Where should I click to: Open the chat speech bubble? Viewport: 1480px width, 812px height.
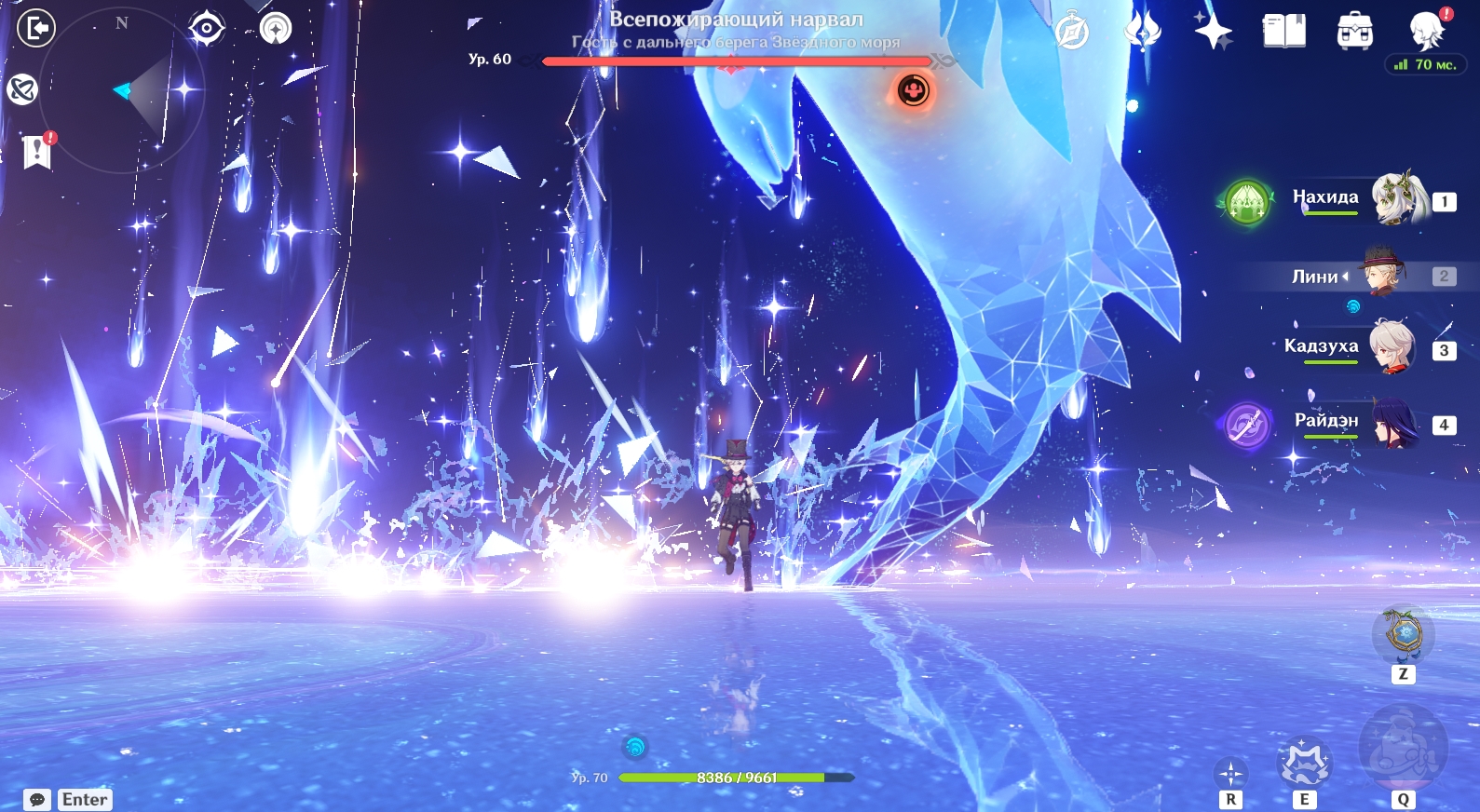(37, 800)
